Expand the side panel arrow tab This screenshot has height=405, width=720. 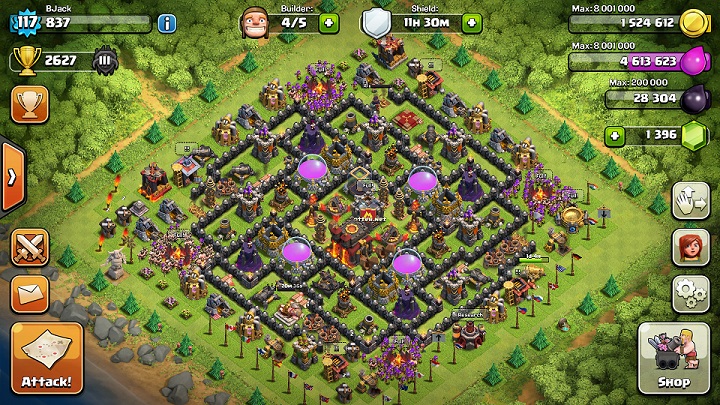(11, 177)
